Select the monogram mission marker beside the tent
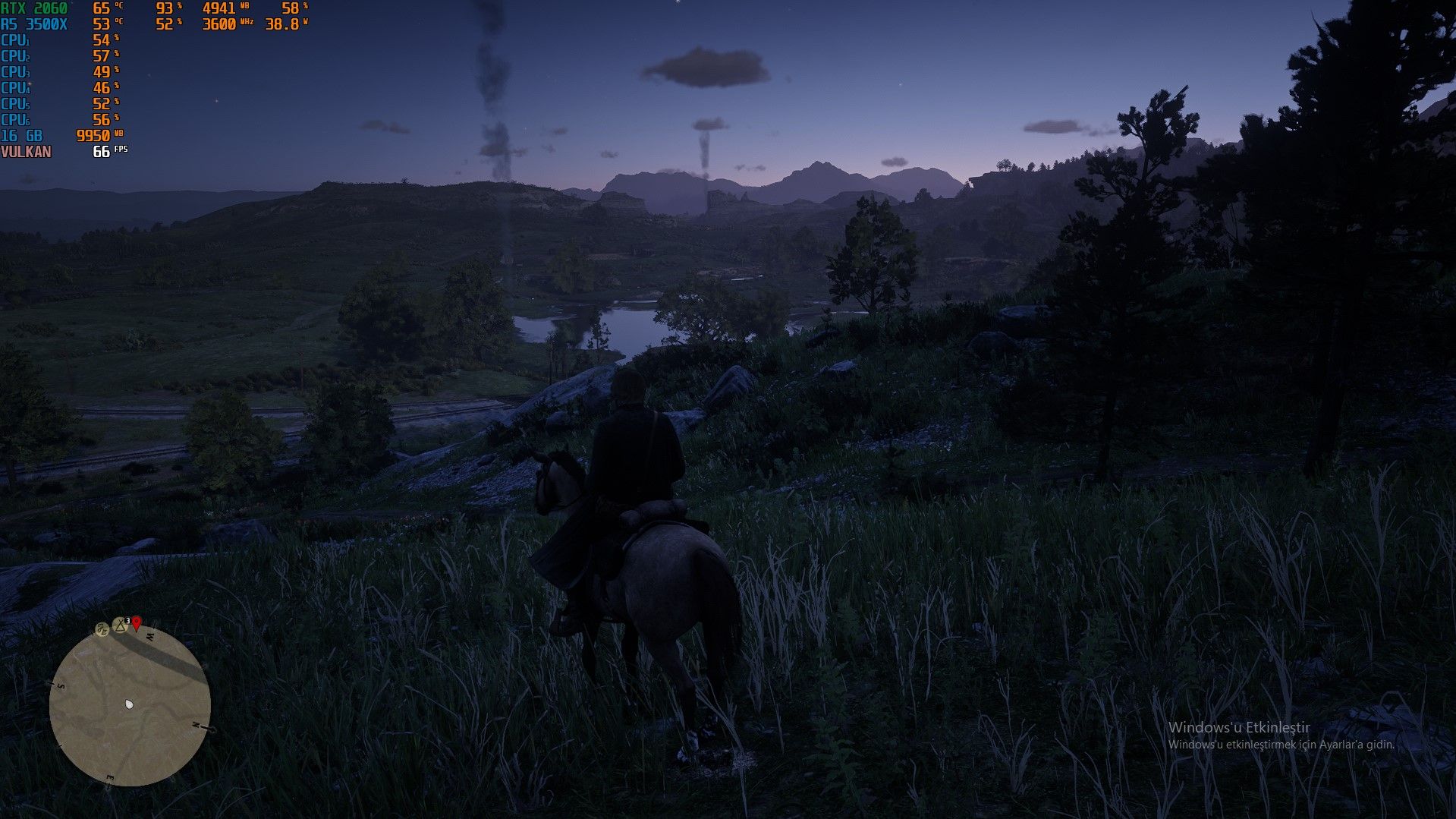 click(x=102, y=628)
